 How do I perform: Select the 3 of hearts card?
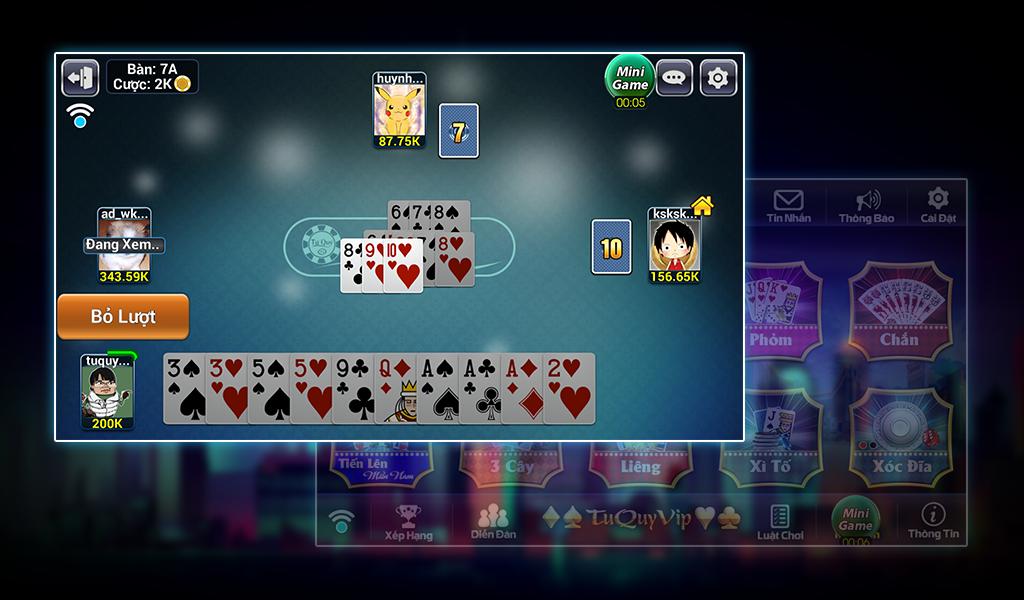(225, 388)
